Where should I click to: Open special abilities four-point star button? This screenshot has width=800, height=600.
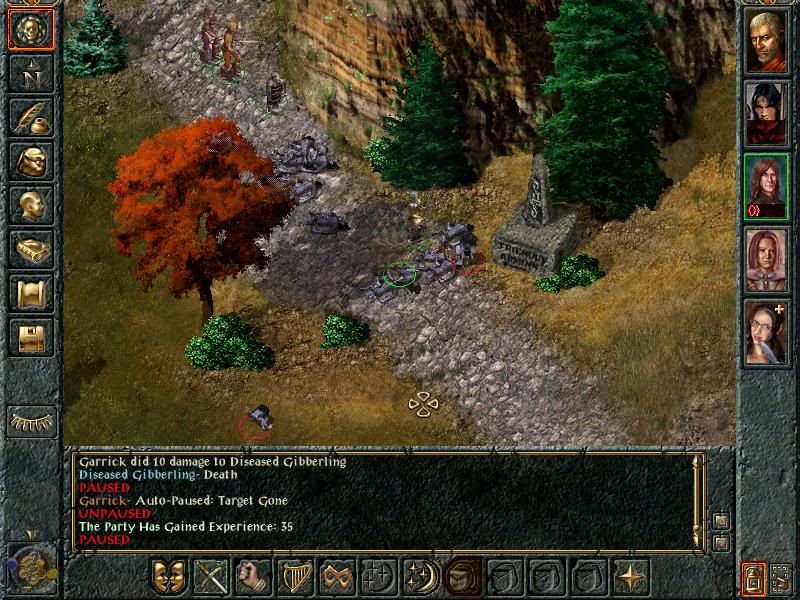pyautogui.click(x=631, y=577)
